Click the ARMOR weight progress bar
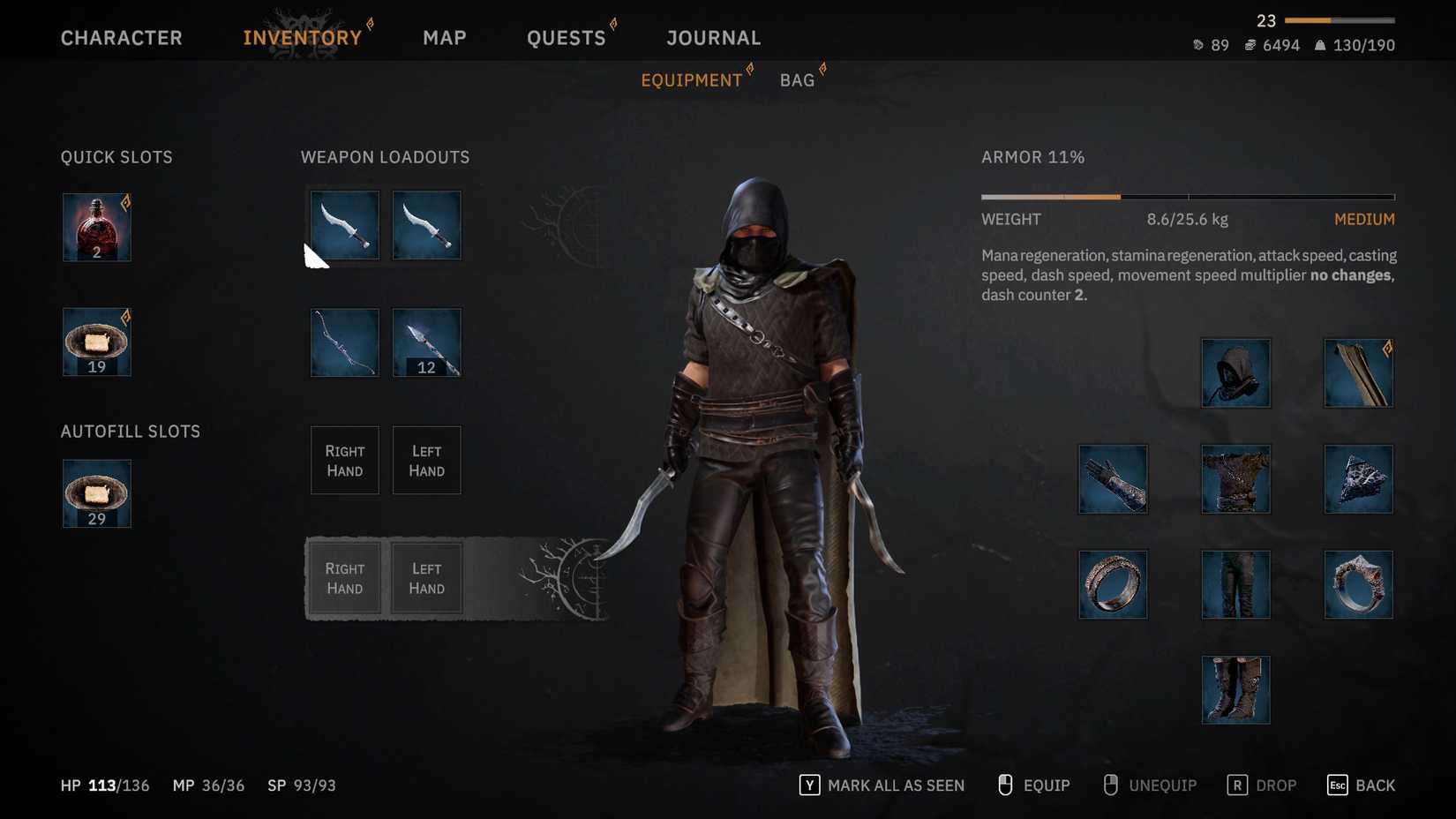 (1187, 196)
